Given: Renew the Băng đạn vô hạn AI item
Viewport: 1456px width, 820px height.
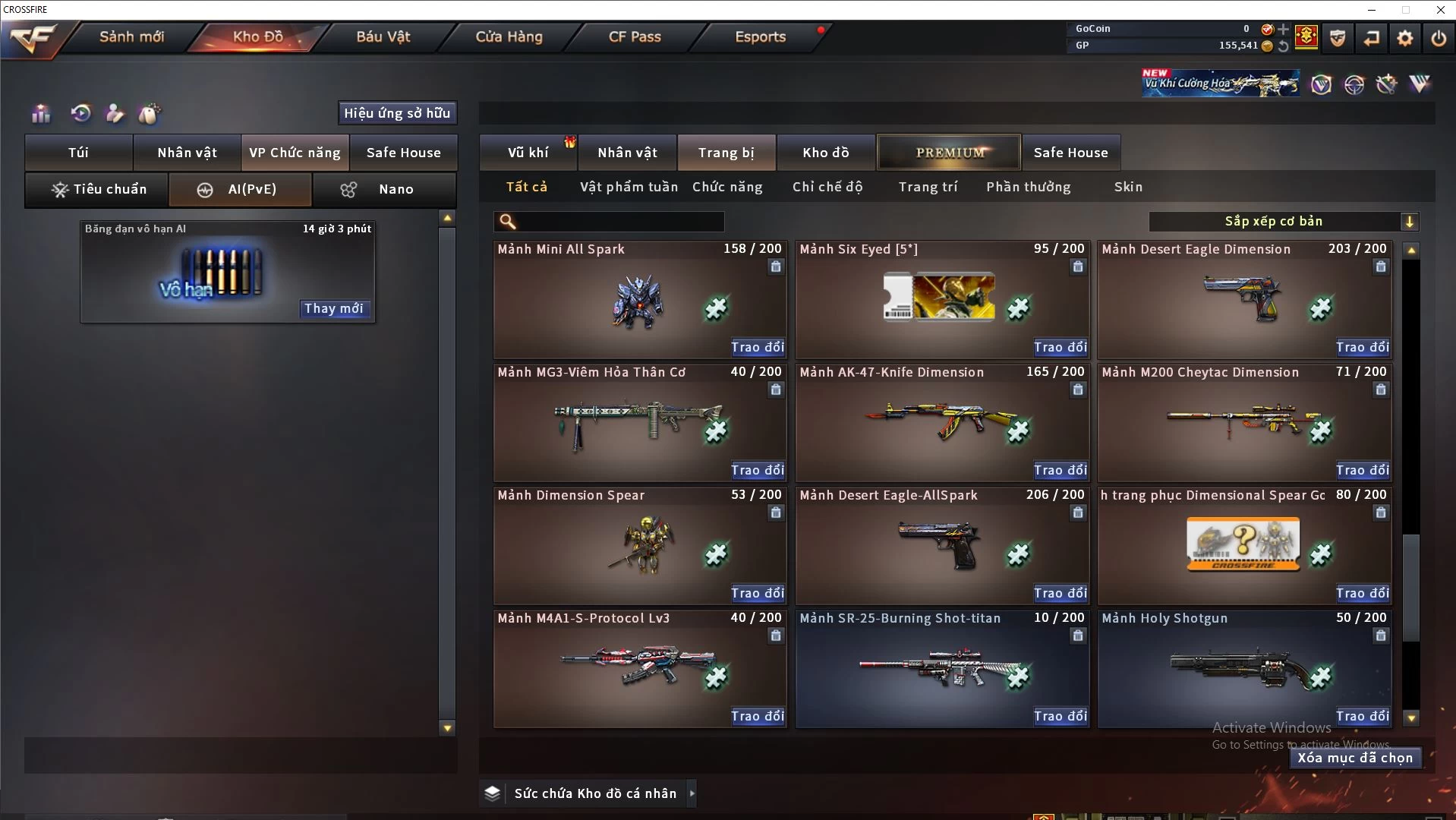Looking at the screenshot, I should pyautogui.click(x=334, y=308).
